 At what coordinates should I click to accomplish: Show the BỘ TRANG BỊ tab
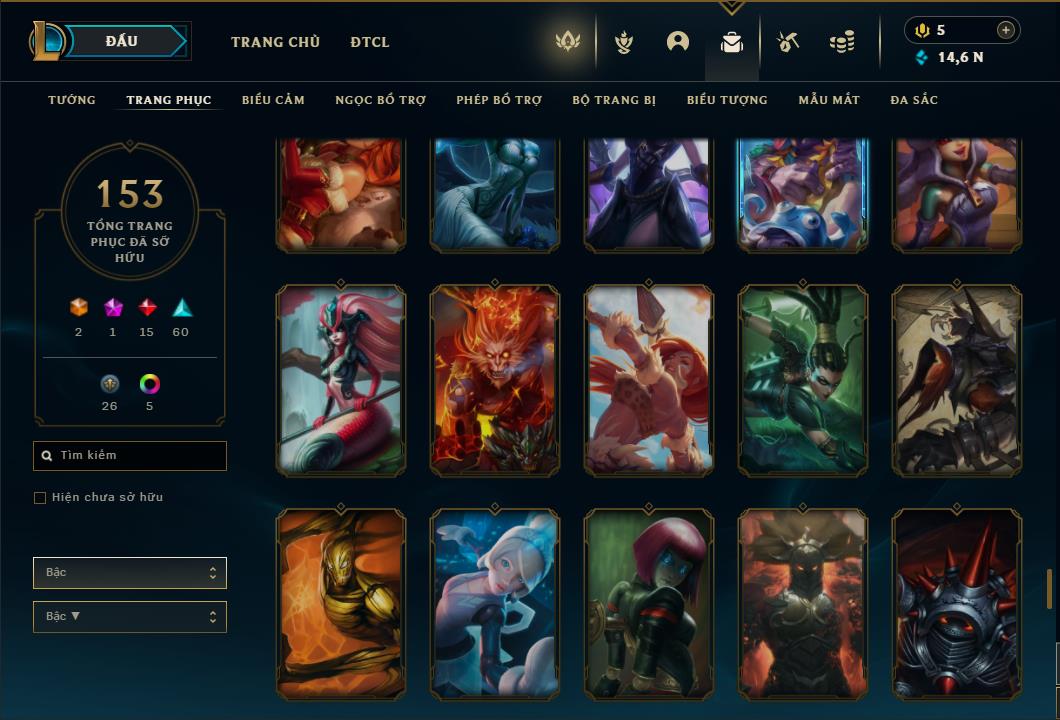614,100
